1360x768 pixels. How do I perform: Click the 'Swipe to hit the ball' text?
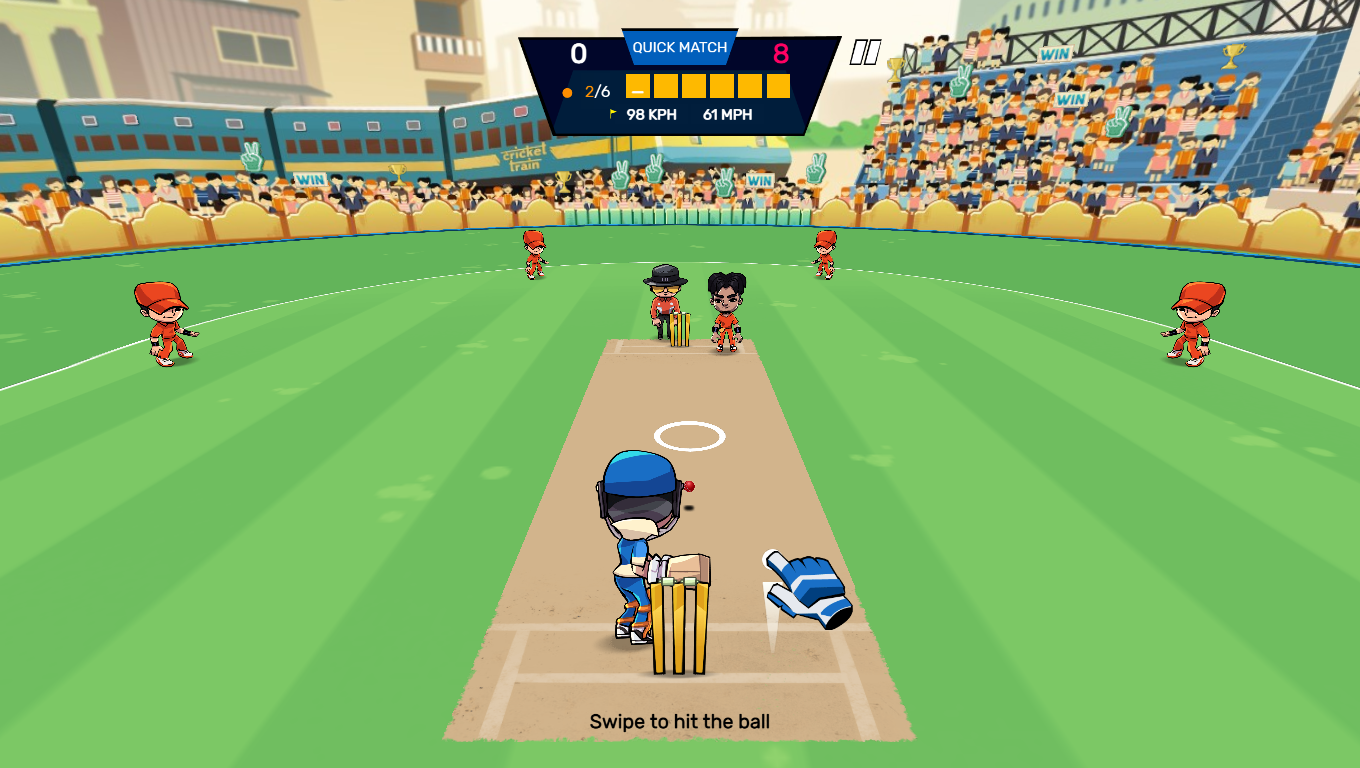[680, 720]
